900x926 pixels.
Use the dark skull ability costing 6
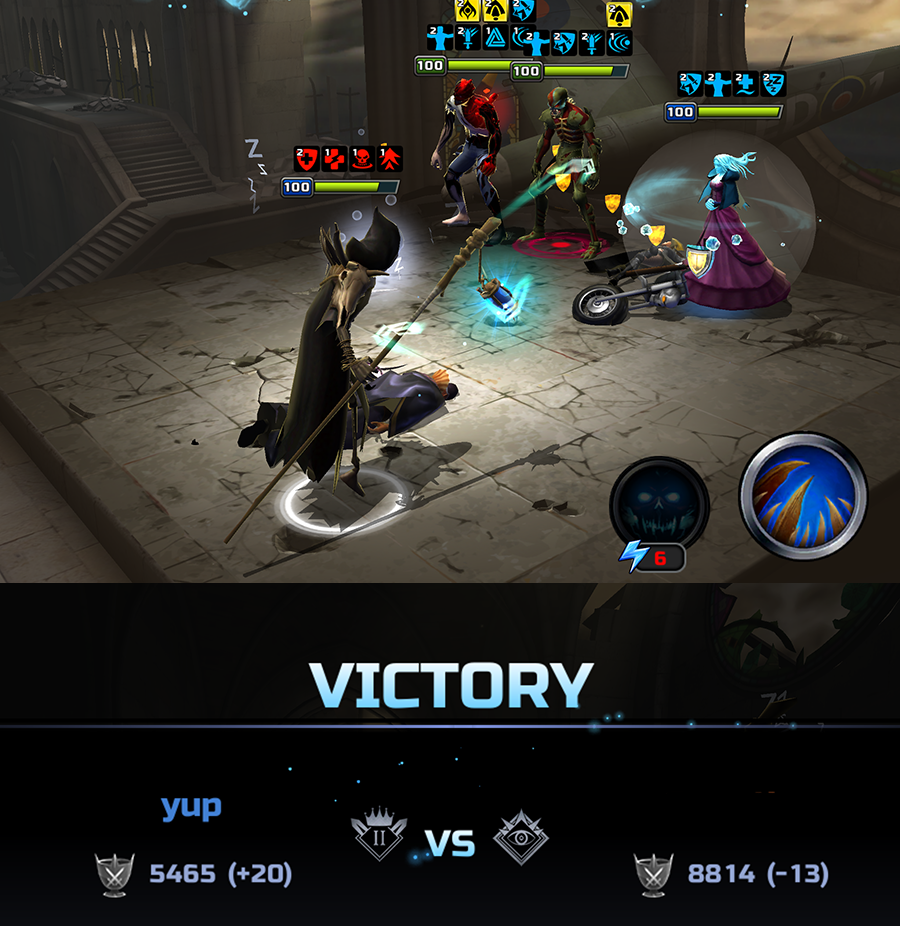pos(659,505)
